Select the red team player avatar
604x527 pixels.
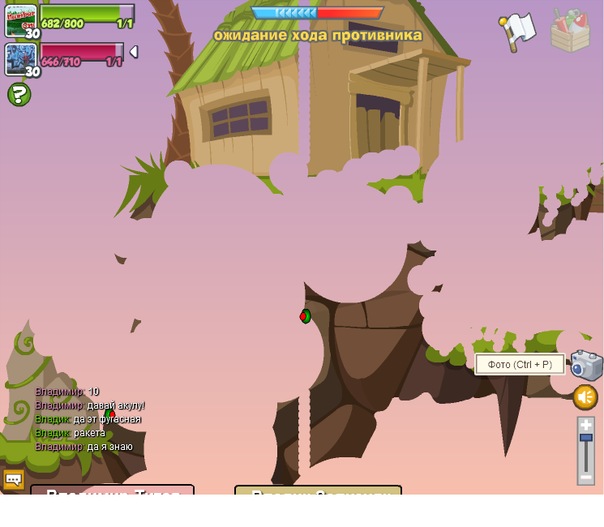[20, 58]
